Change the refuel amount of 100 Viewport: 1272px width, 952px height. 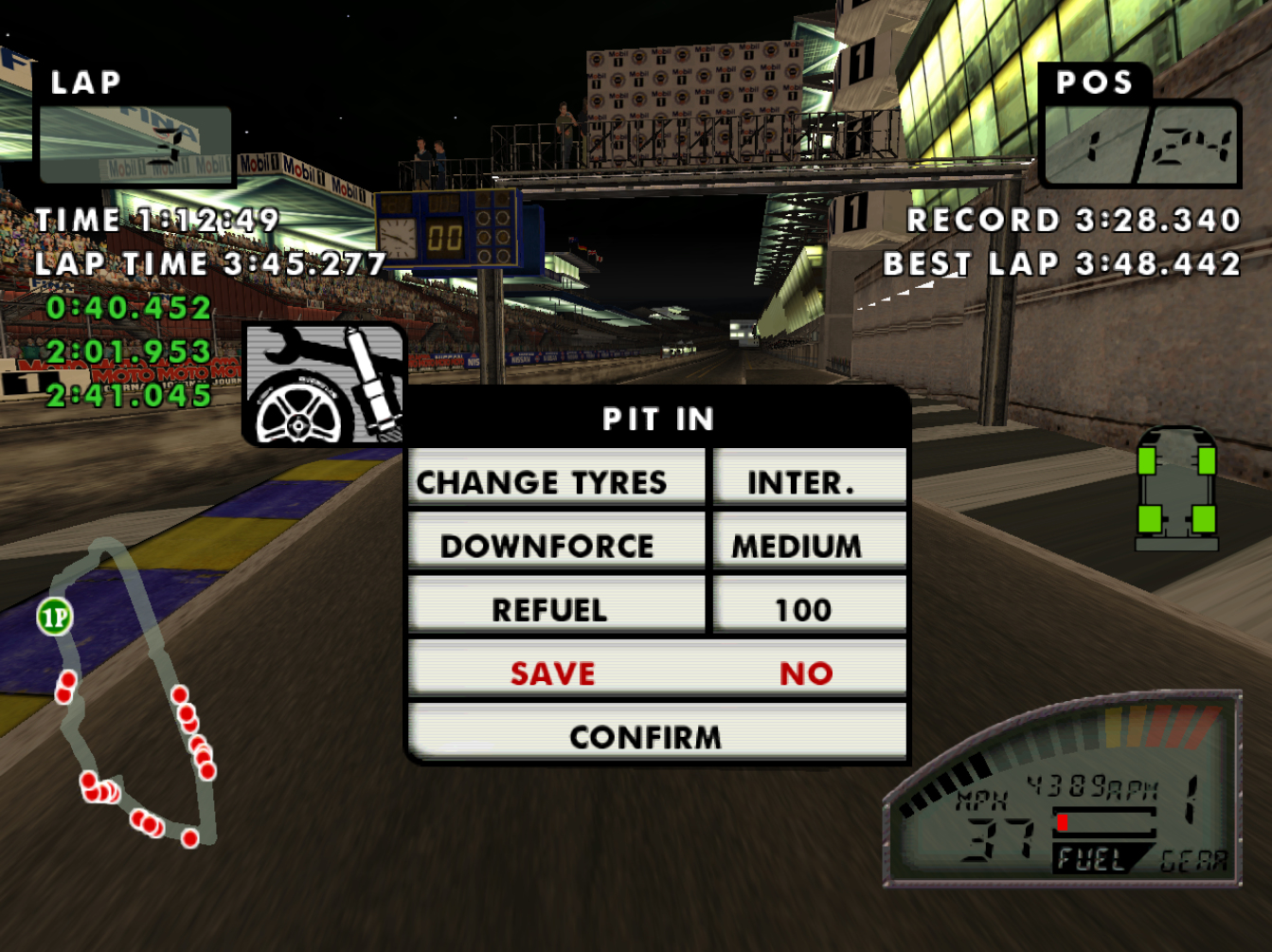pyautogui.click(x=809, y=608)
